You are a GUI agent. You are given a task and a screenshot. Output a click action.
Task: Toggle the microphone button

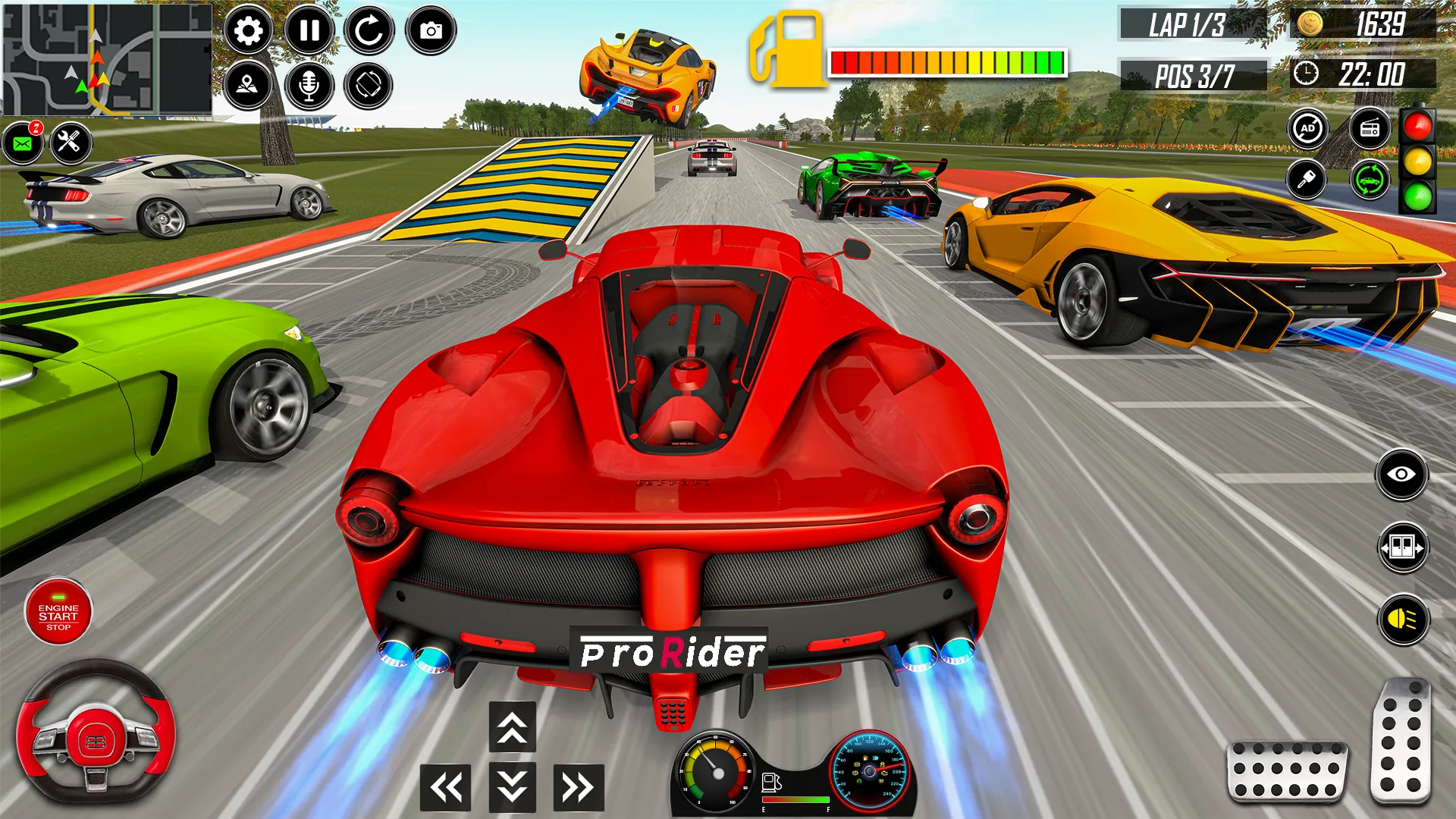pyautogui.click(x=309, y=85)
